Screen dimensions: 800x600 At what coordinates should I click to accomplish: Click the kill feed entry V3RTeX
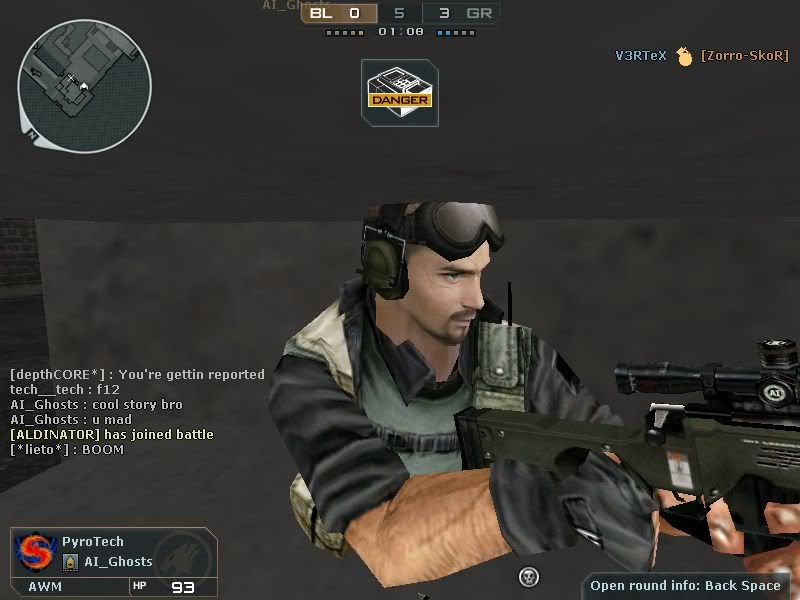[640, 56]
